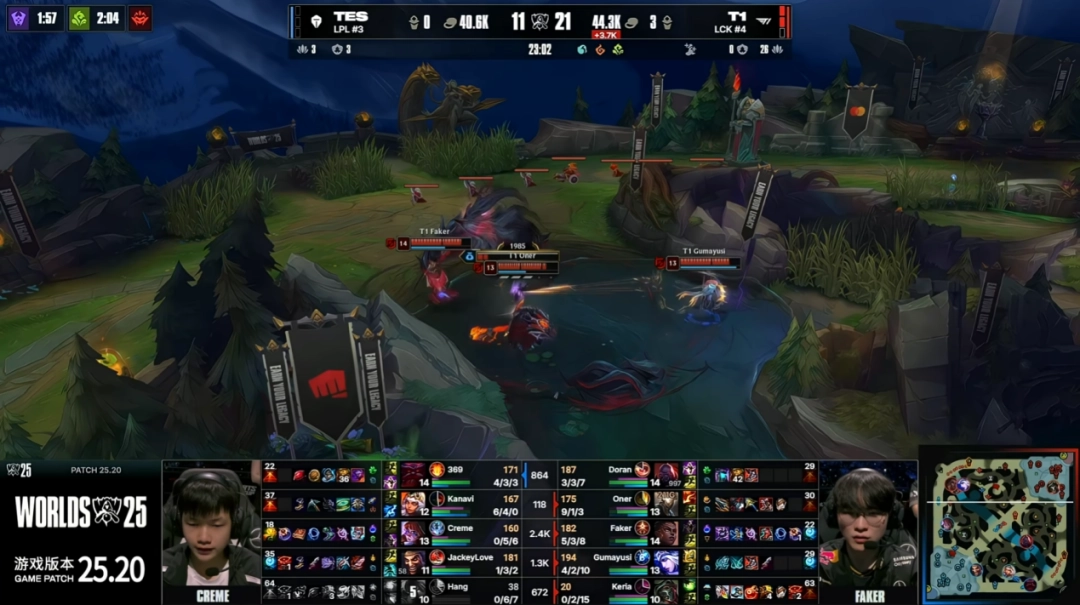
Task: Click the purple Baron timer icon
Action: [x=19, y=18]
